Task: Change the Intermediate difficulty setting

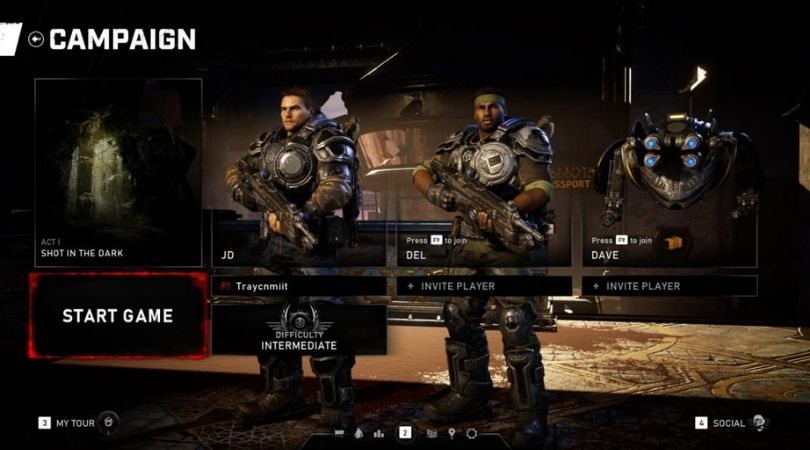Action: click(299, 330)
